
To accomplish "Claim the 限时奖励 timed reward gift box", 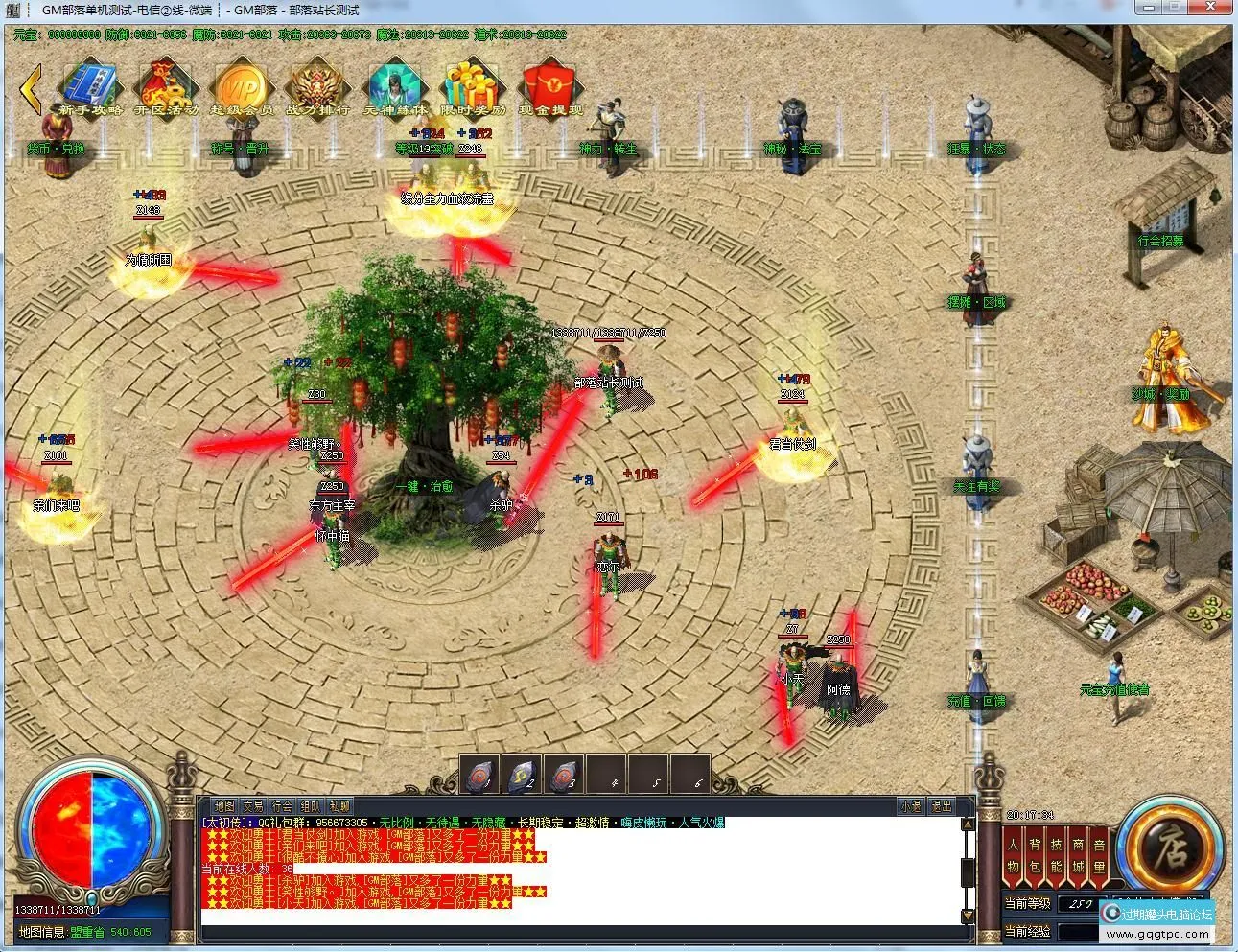I will [x=472, y=88].
